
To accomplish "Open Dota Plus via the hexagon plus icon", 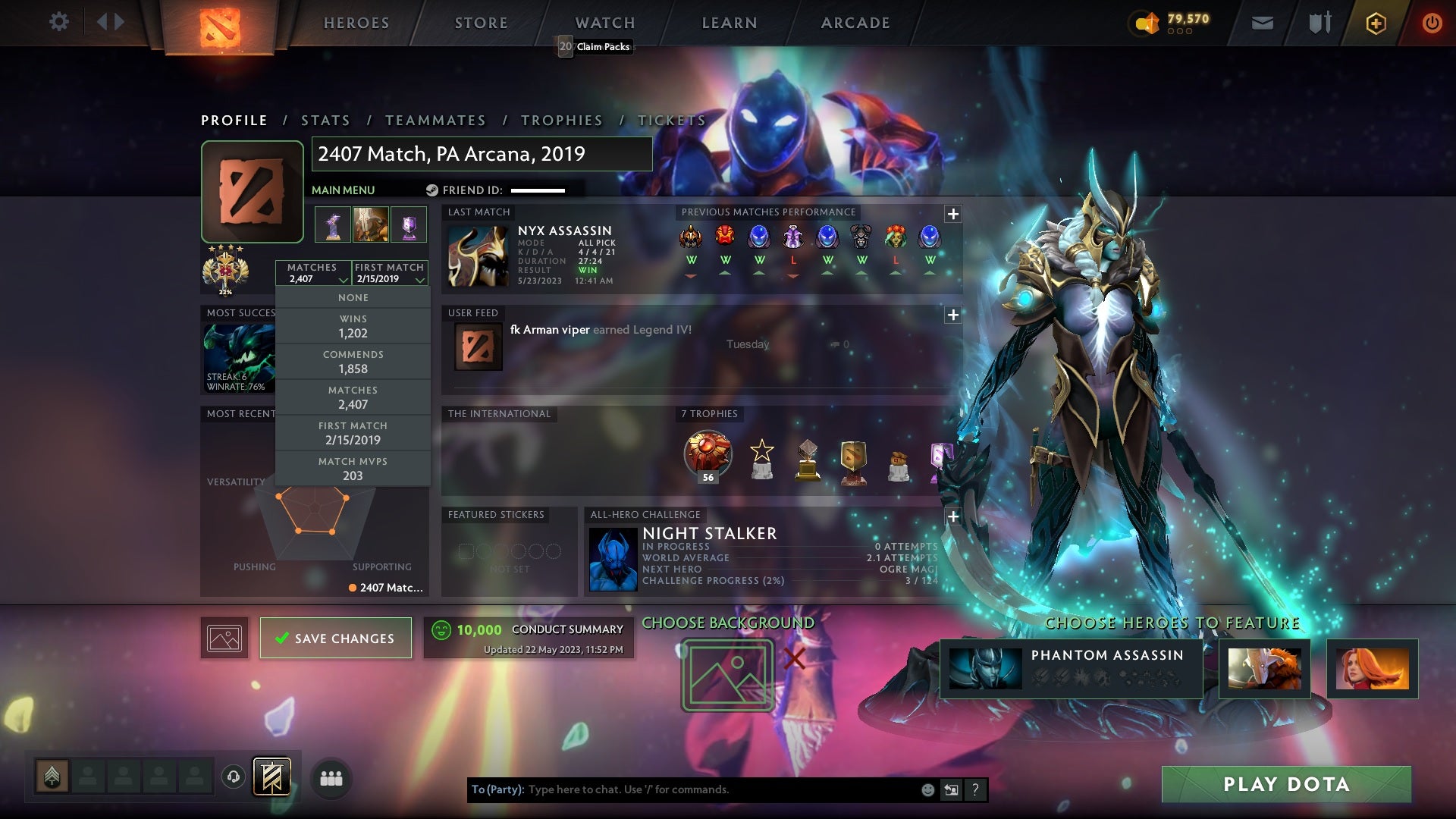I will click(x=1376, y=23).
